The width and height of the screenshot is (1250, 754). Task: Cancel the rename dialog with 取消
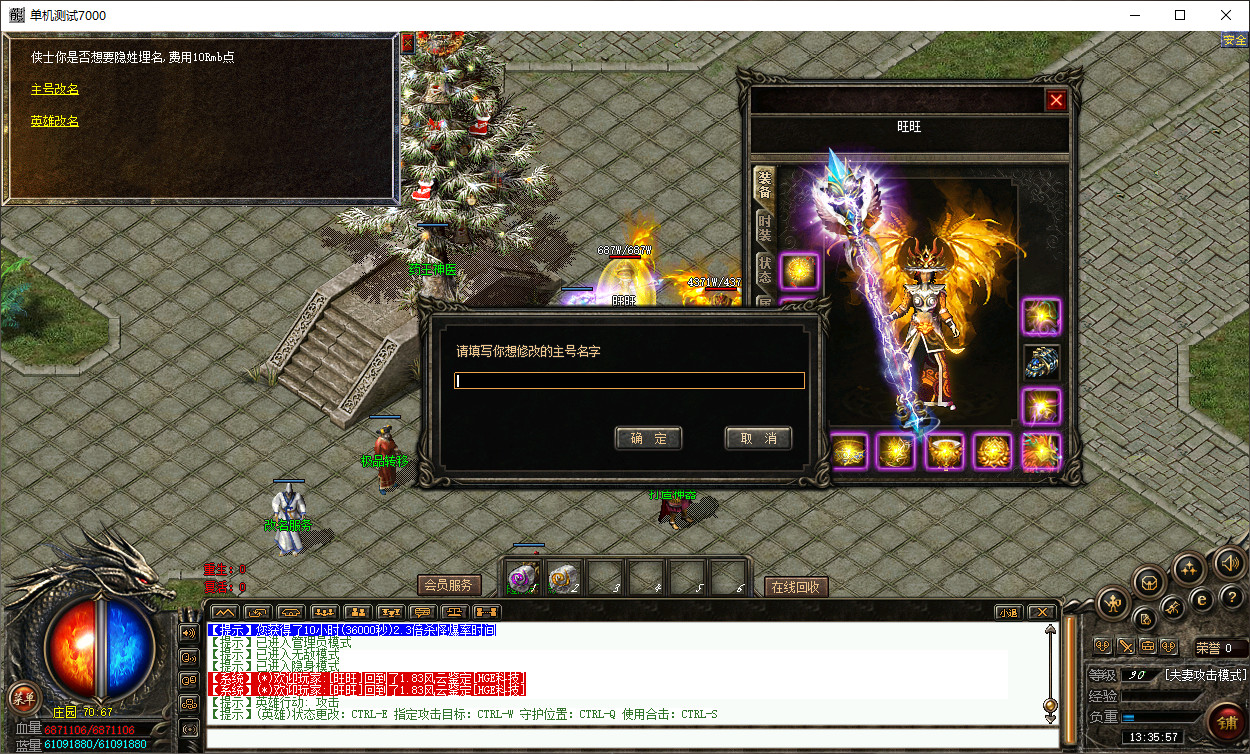click(758, 438)
